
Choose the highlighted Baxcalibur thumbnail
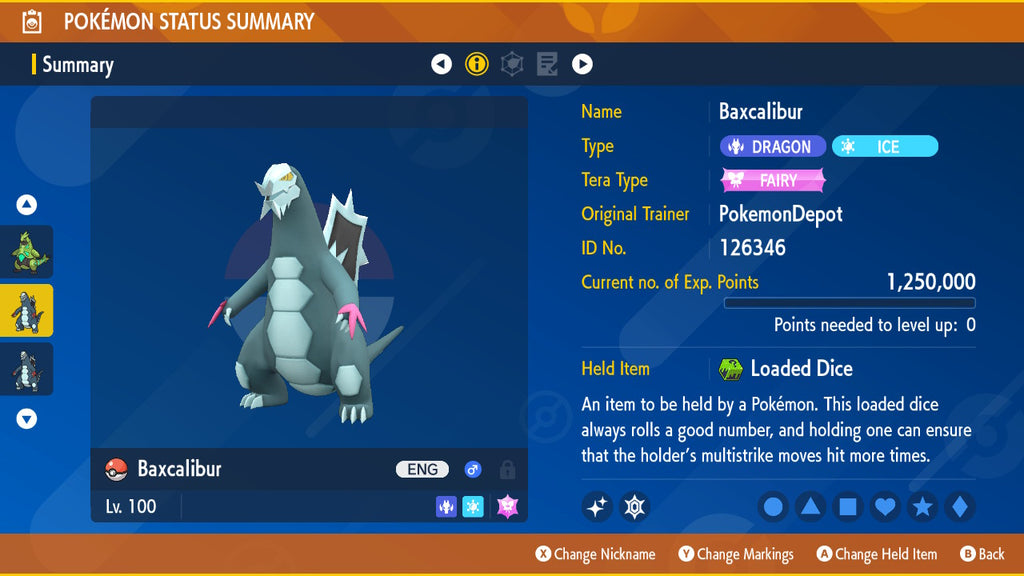27,311
